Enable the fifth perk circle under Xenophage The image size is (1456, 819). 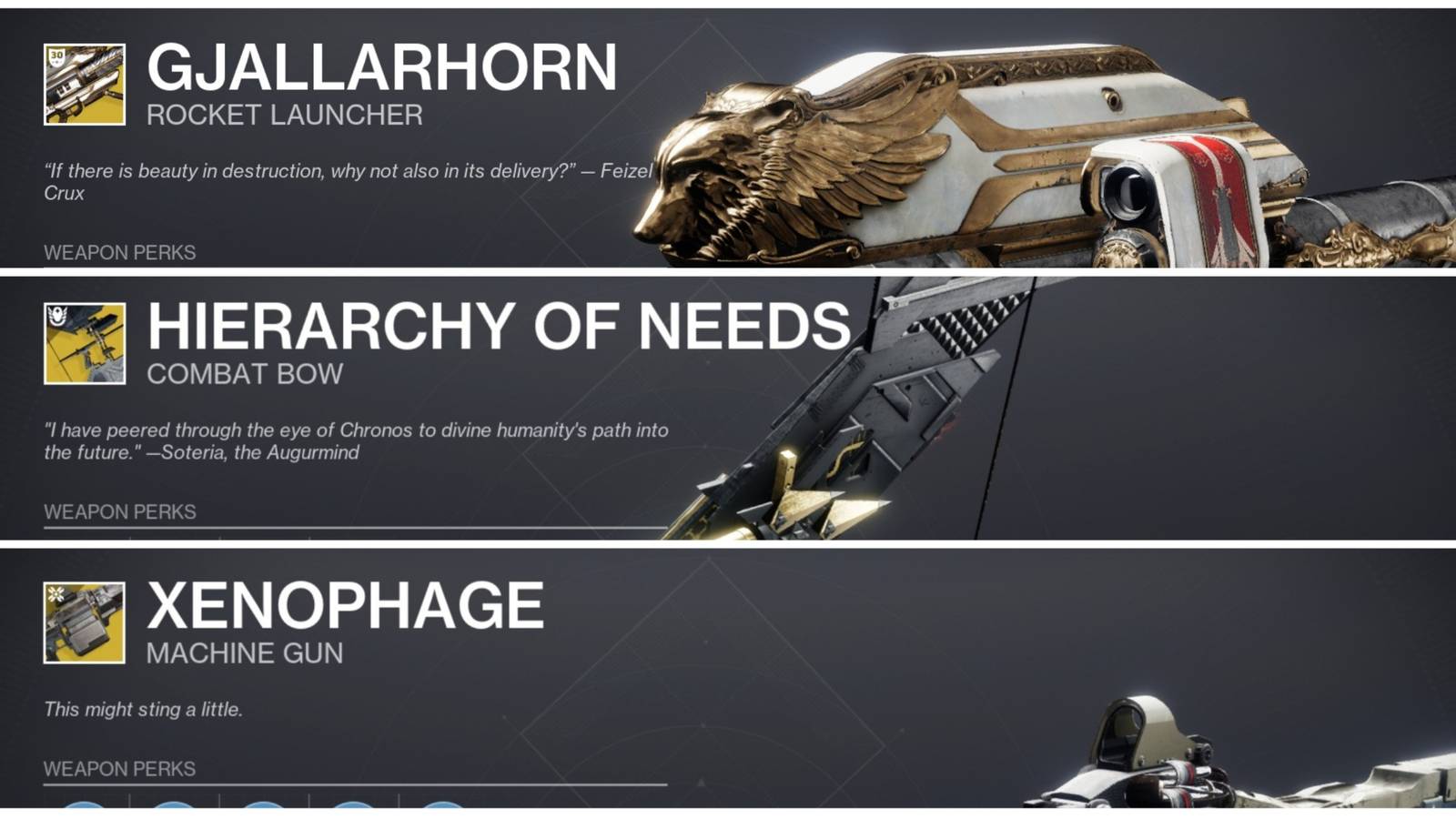click(441, 812)
